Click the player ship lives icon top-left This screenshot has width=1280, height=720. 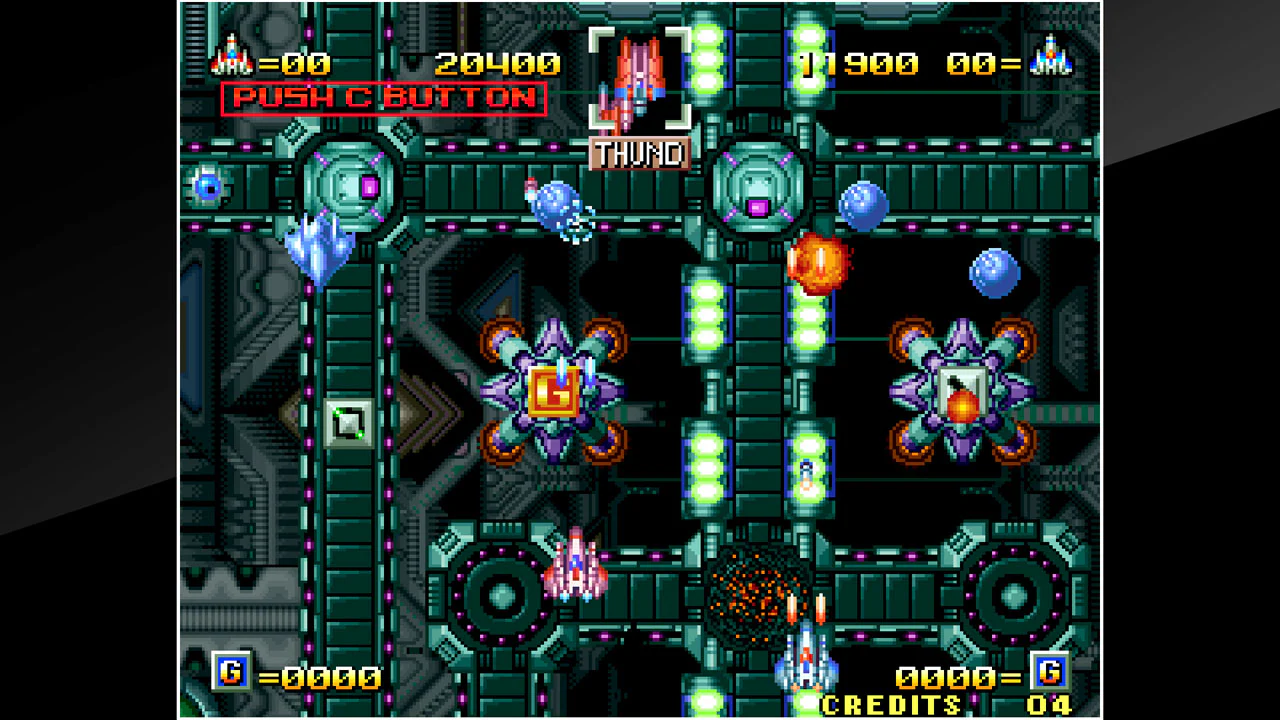[230, 58]
